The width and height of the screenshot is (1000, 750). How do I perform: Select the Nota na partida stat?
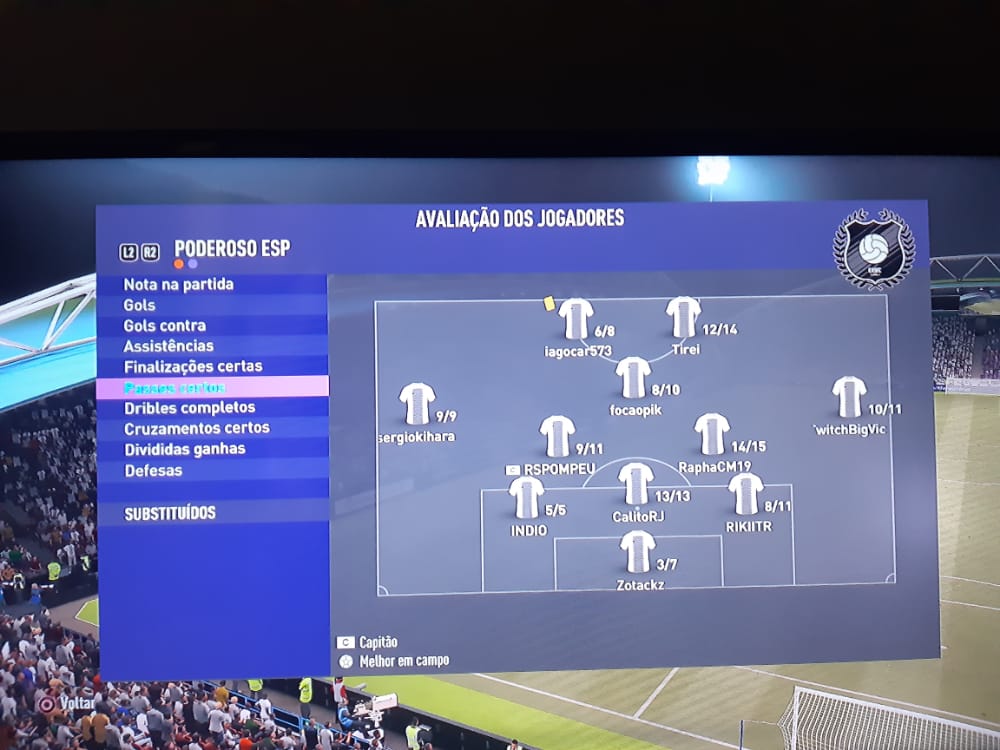[x=179, y=284]
